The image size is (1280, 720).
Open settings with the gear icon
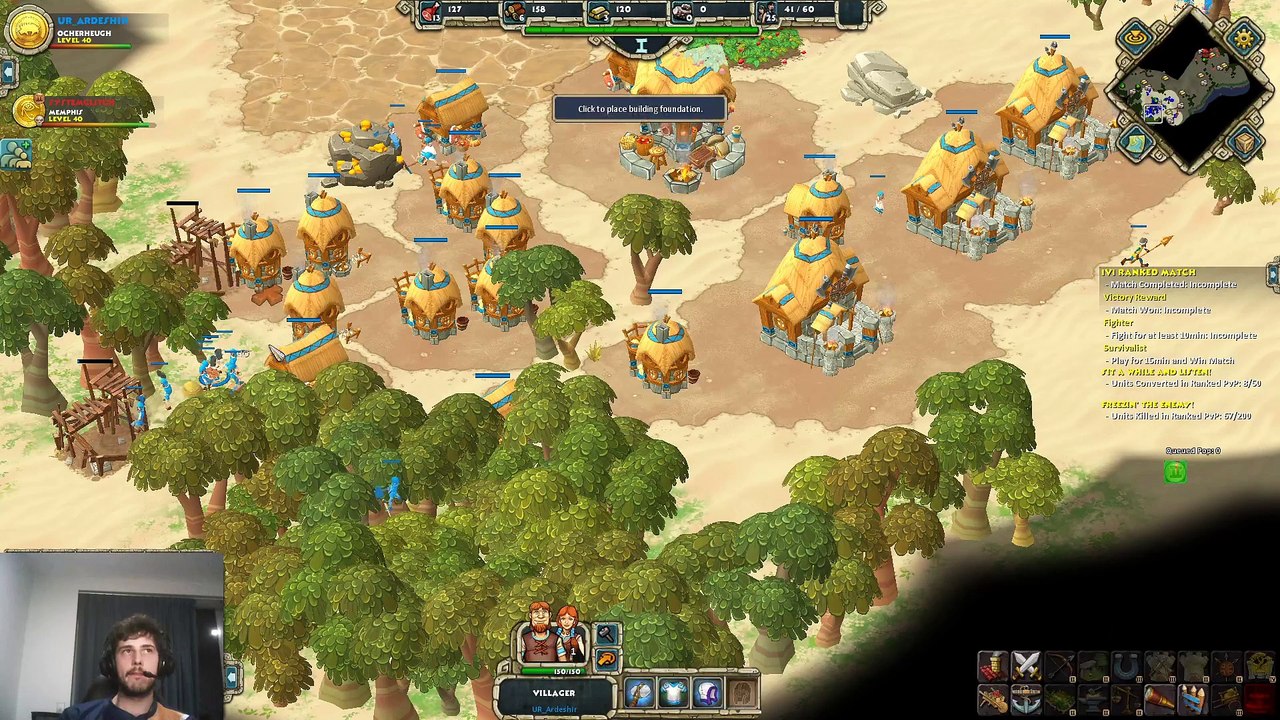[1244, 38]
